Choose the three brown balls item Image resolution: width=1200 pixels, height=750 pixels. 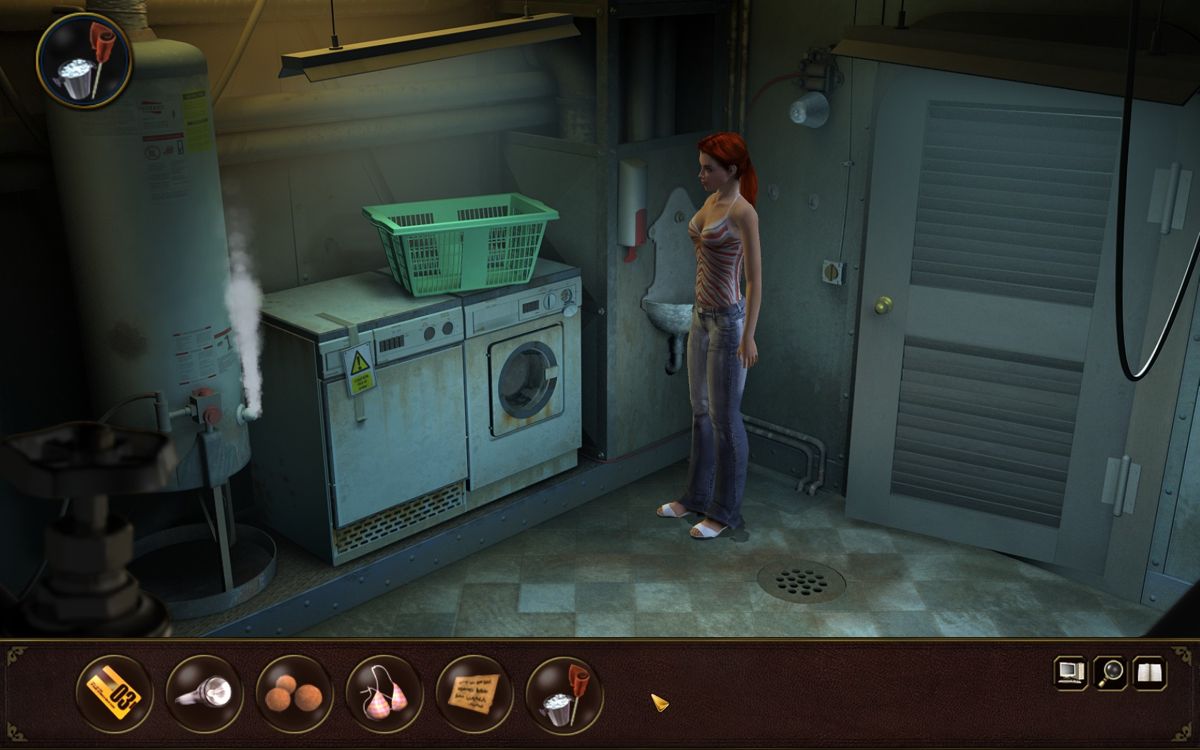[x=294, y=693]
